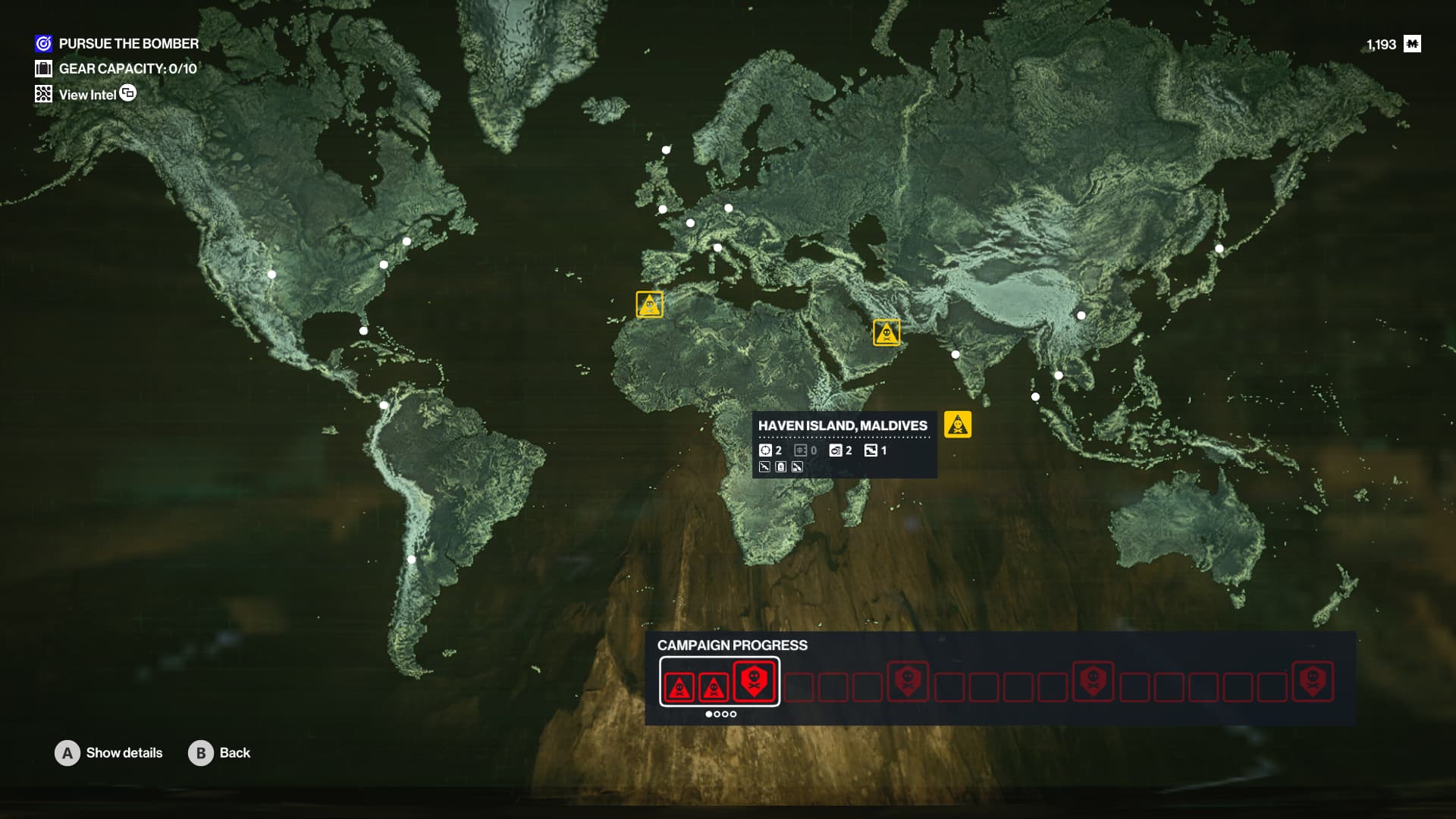Choose the yellow mission marker over Morocco
Image resolution: width=1456 pixels, height=819 pixels.
(649, 305)
